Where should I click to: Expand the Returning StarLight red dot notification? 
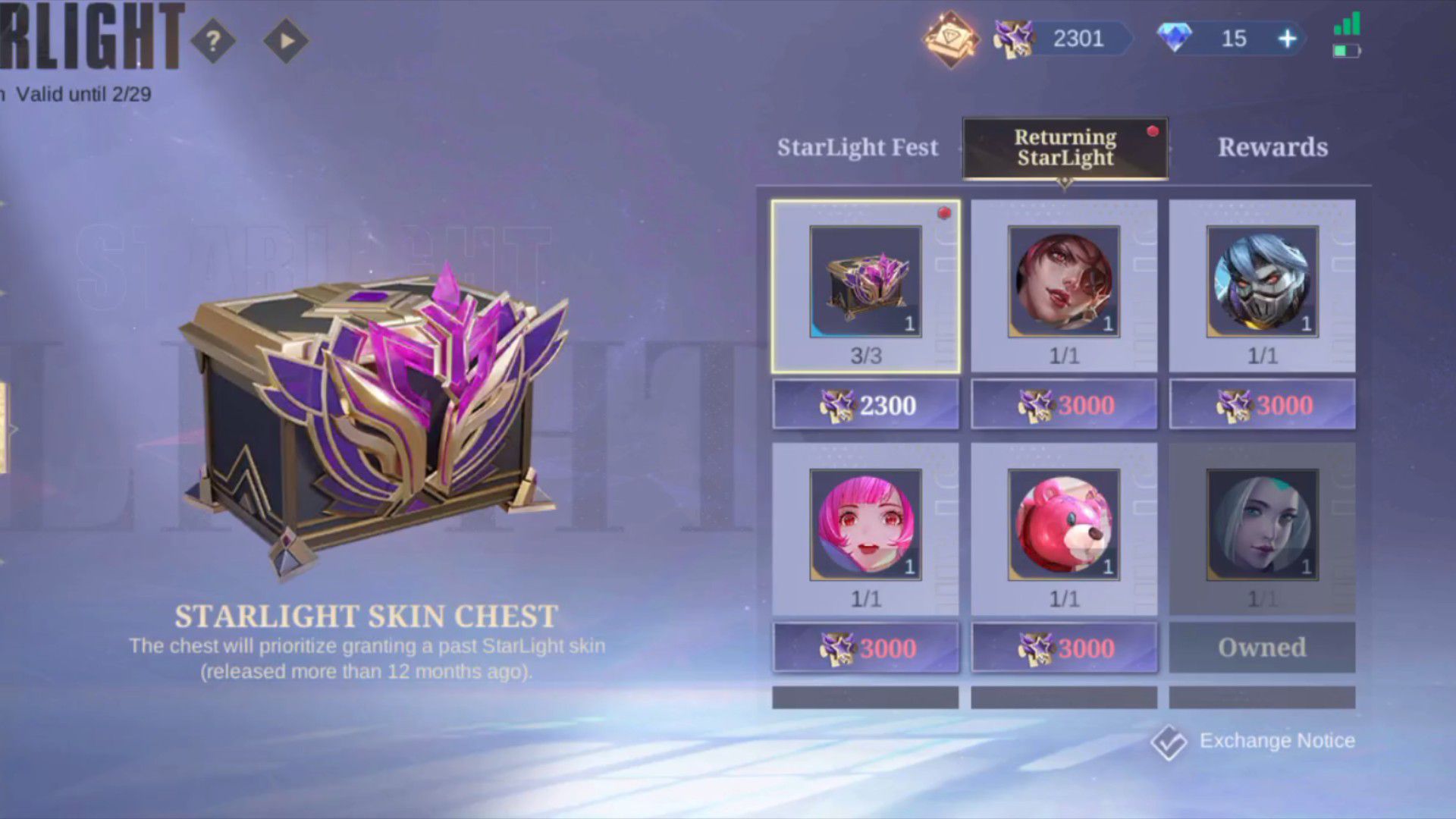click(1153, 130)
